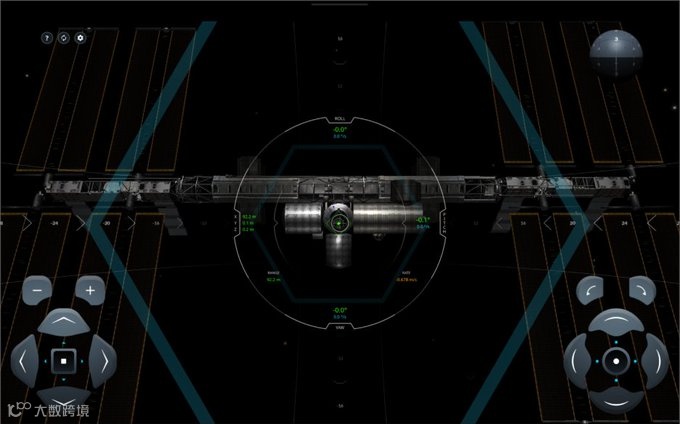The image size is (680, 424).
Task: Yaw left with the left arc button
Action: [x=578, y=360]
